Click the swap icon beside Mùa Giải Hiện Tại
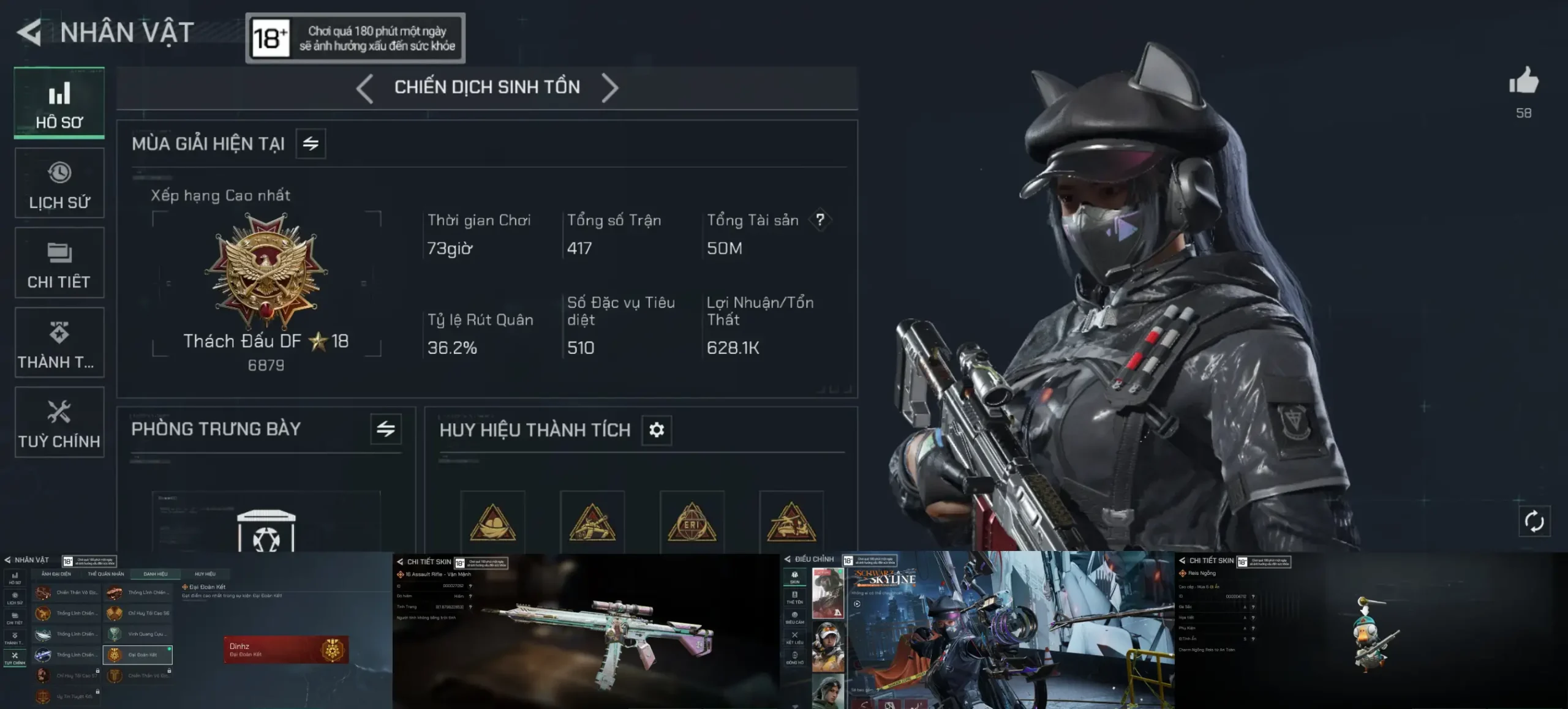This screenshot has width=1568, height=709. click(x=312, y=143)
